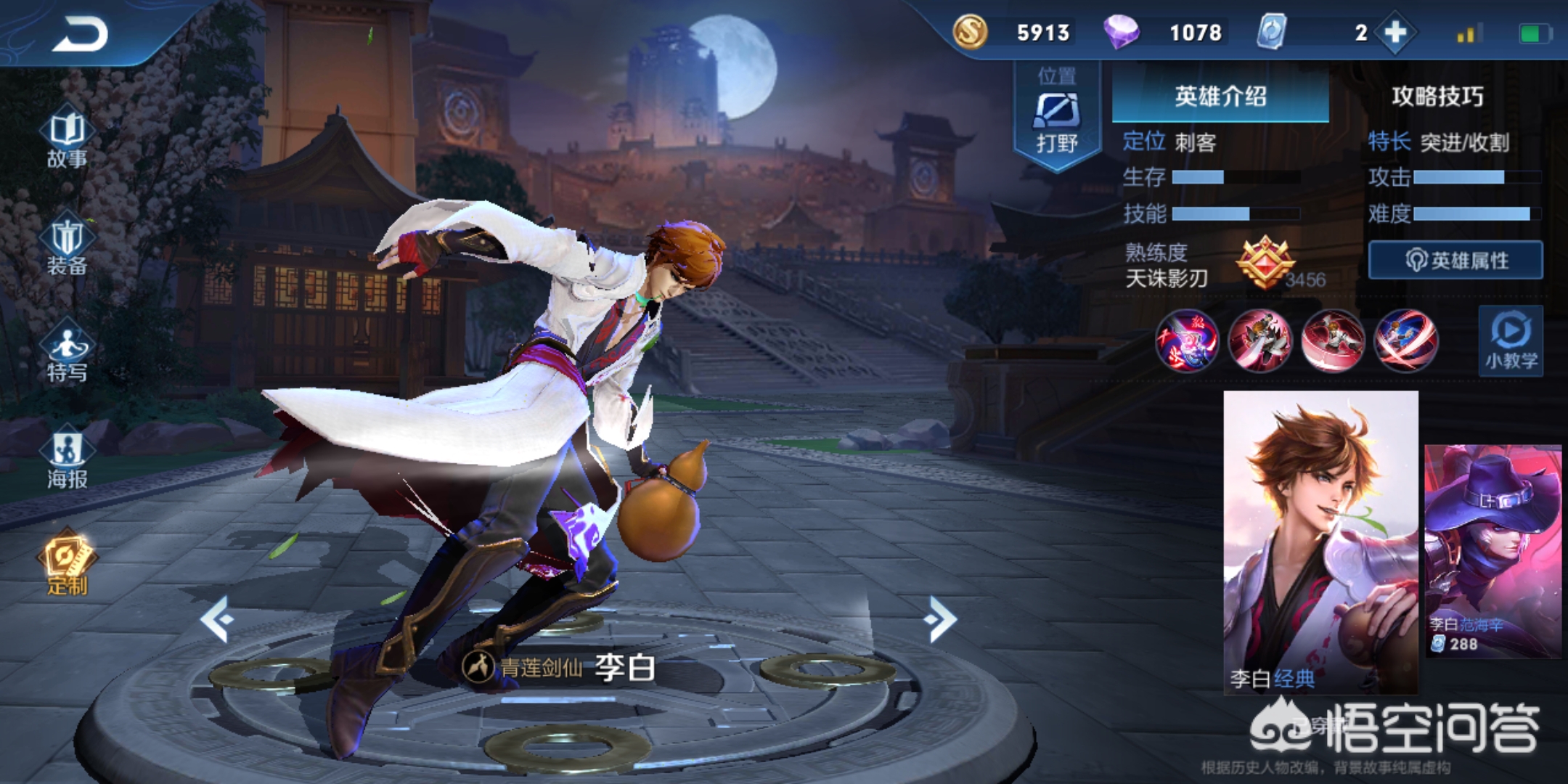
Task: Select the 李白 经典 skin card
Action: click(x=1320, y=541)
